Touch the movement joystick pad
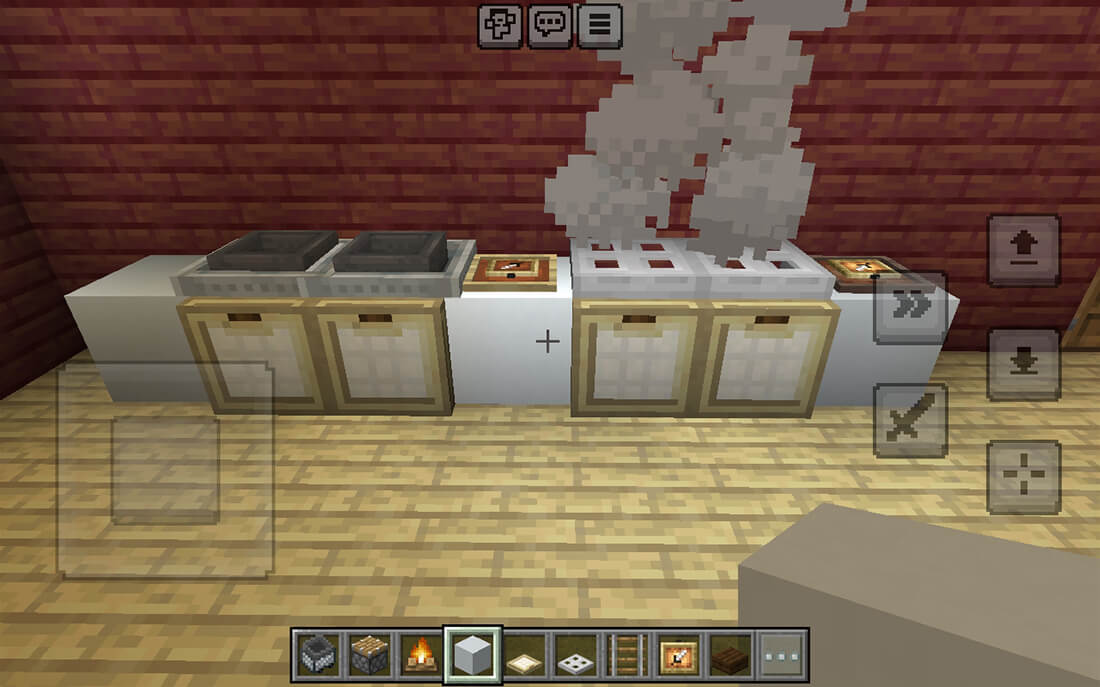The image size is (1100, 687). [x=165, y=470]
